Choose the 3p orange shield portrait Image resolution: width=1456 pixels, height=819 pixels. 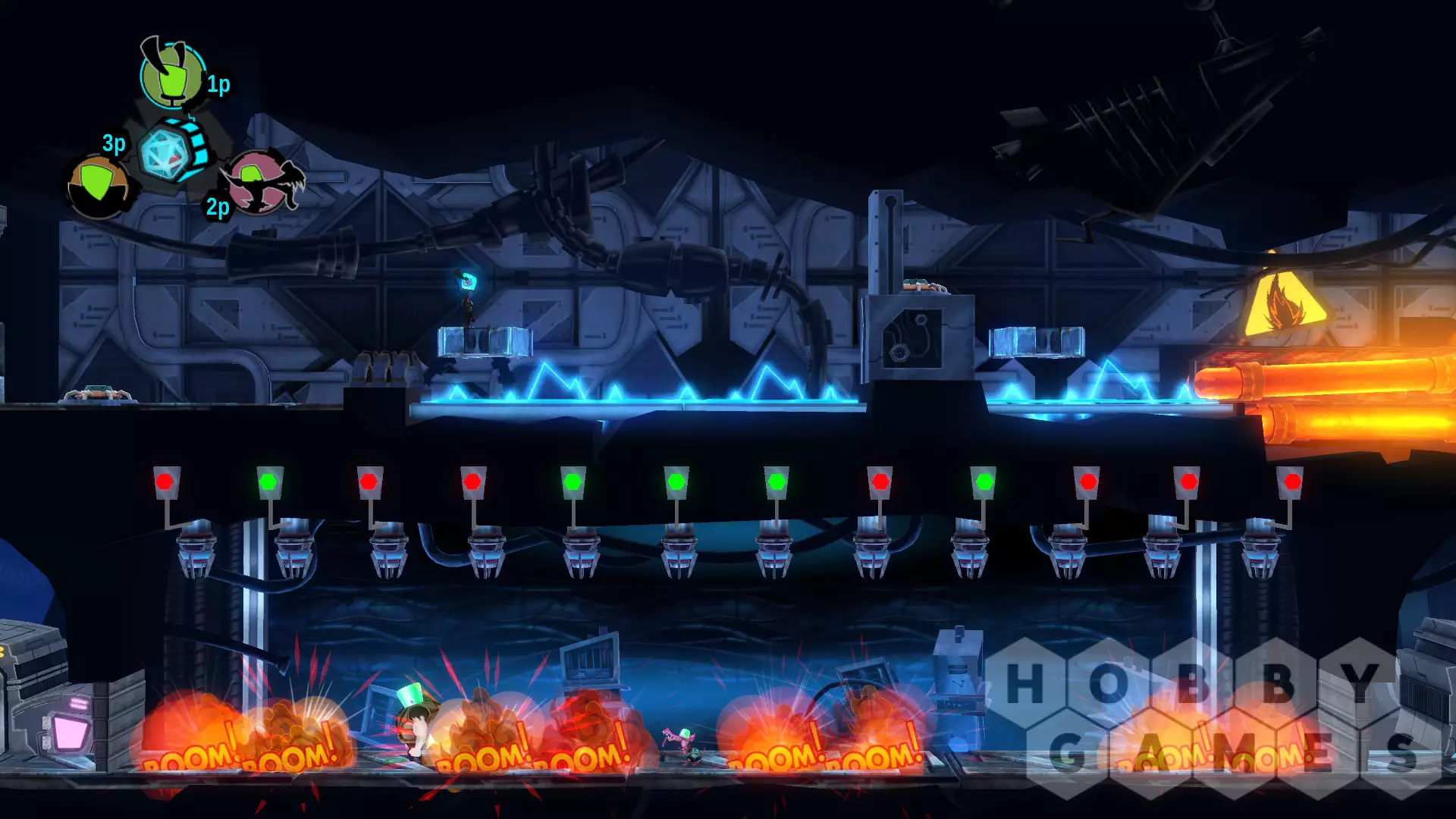coord(98,187)
